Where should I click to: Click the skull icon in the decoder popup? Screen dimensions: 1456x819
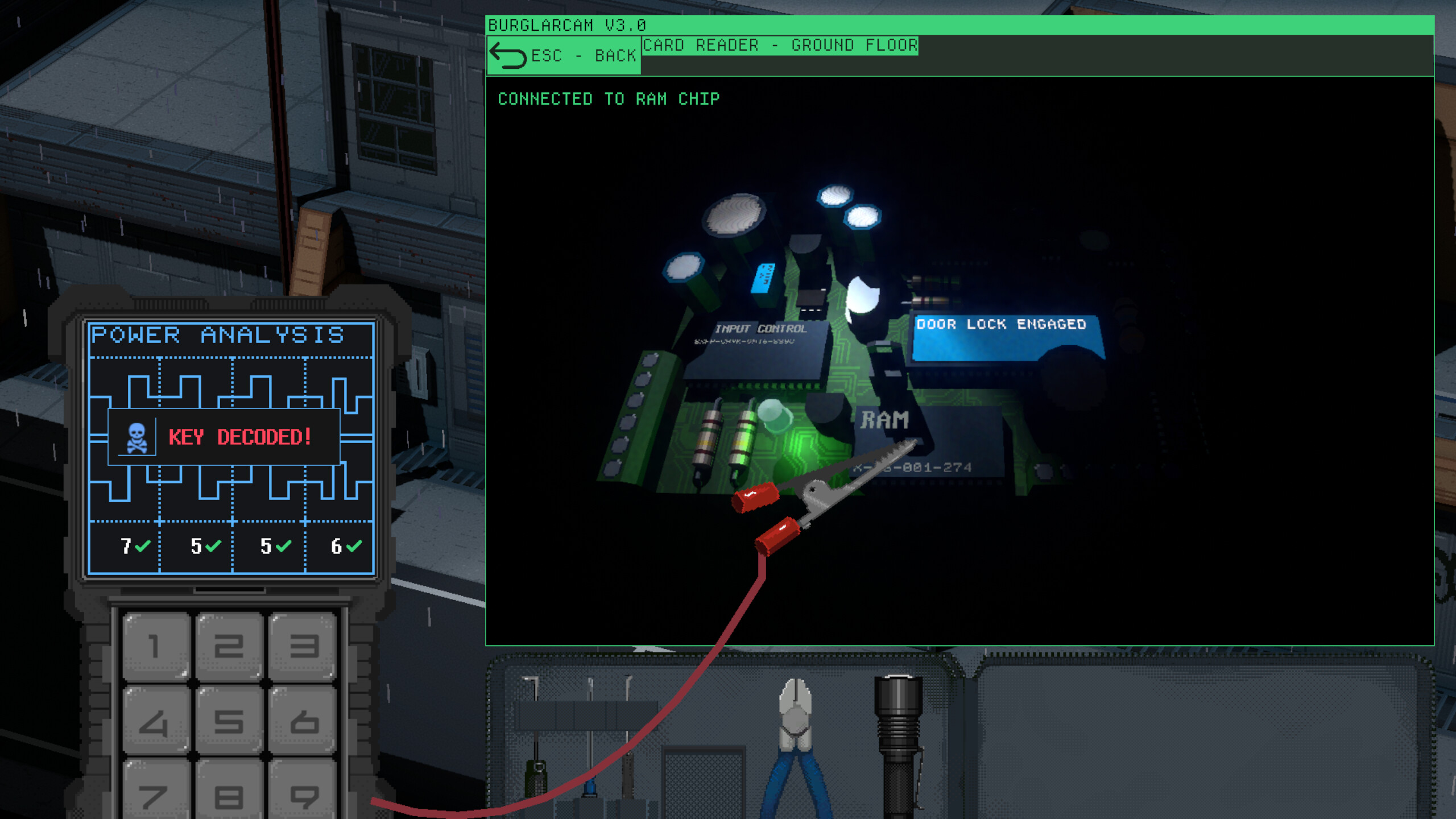coord(138,437)
